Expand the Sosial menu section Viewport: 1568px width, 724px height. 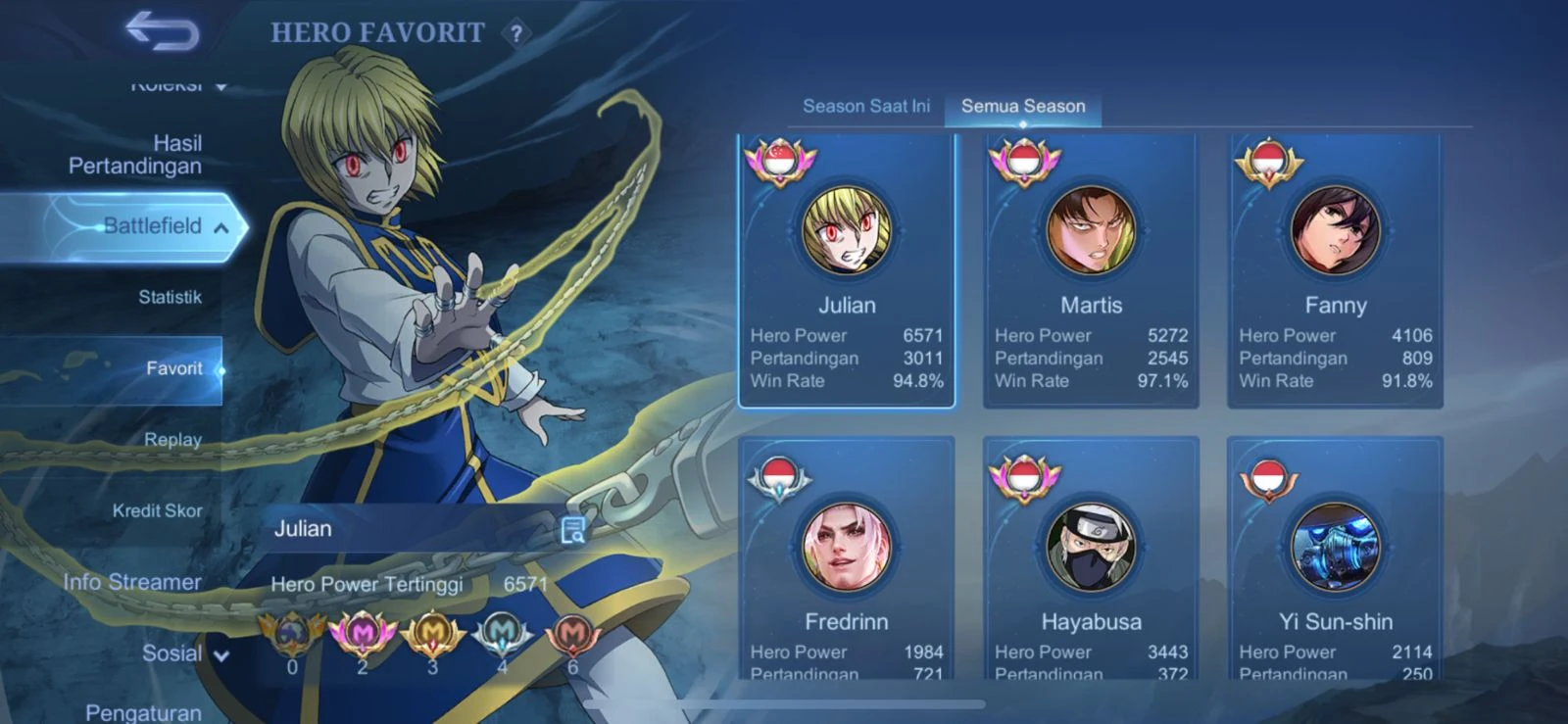pyautogui.click(x=184, y=653)
